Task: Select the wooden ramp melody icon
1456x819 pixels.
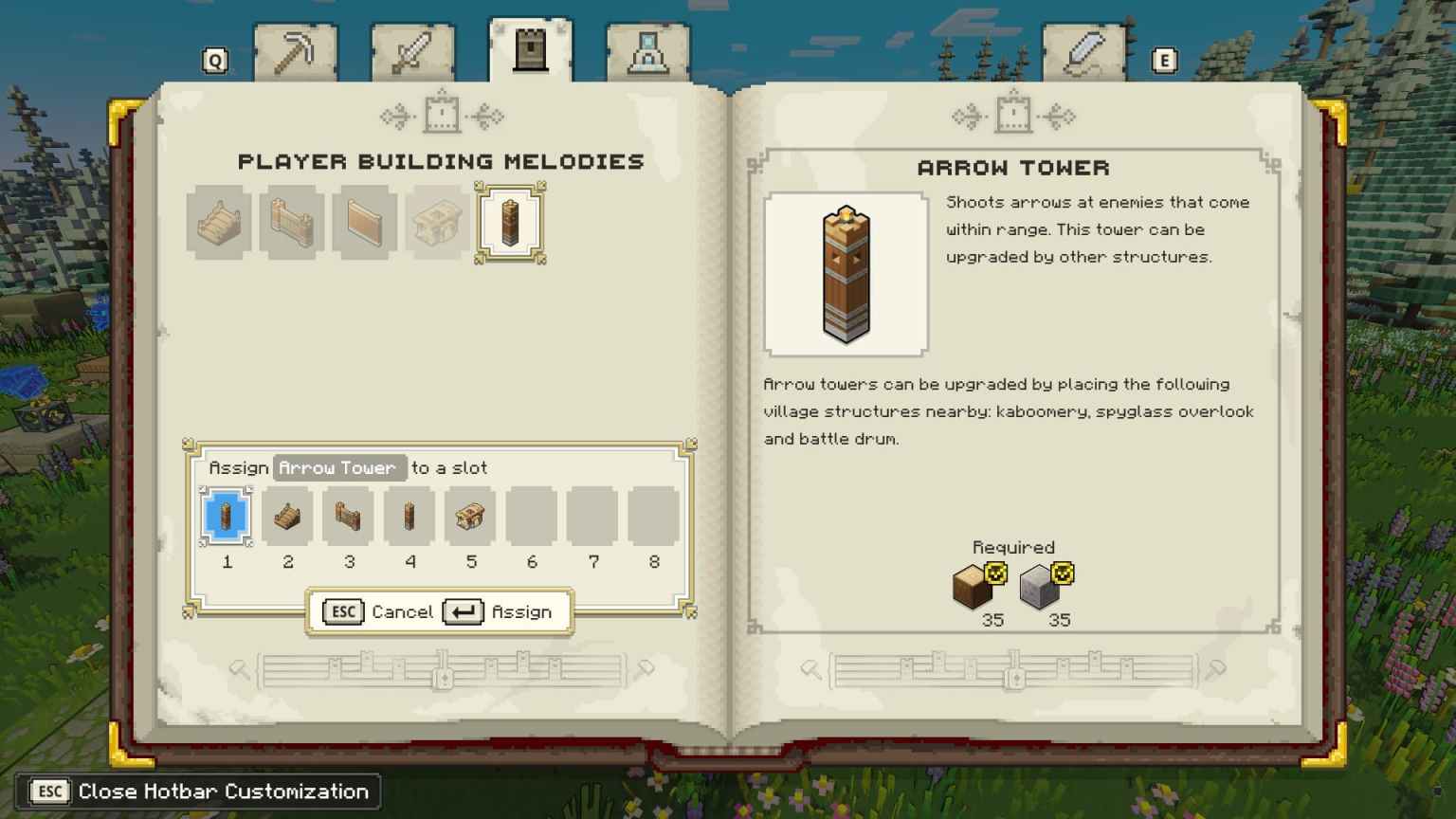Action: coord(218,222)
